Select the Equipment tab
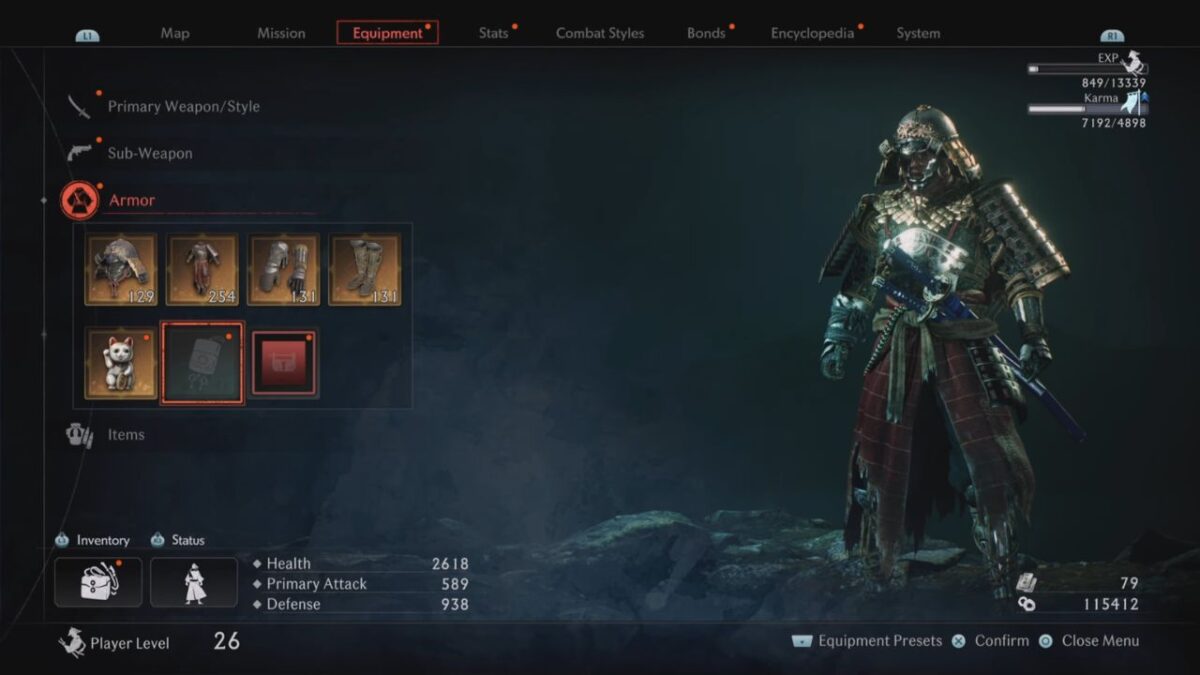The width and height of the screenshot is (1200, 675). click(388, 33)
